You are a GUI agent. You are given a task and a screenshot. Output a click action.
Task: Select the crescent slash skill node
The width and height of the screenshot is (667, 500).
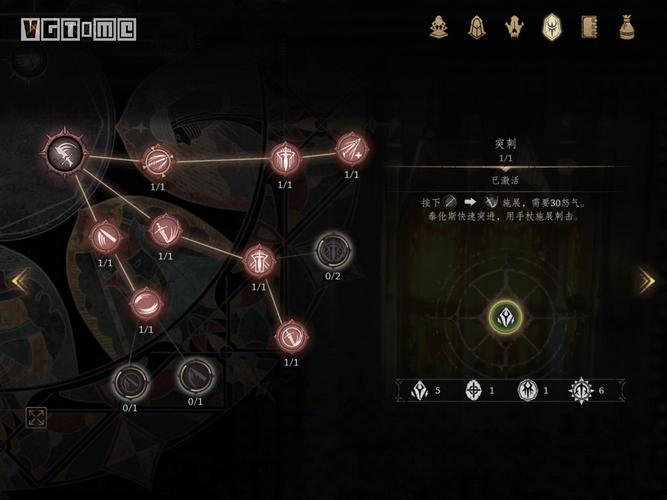tap(146, 302)
